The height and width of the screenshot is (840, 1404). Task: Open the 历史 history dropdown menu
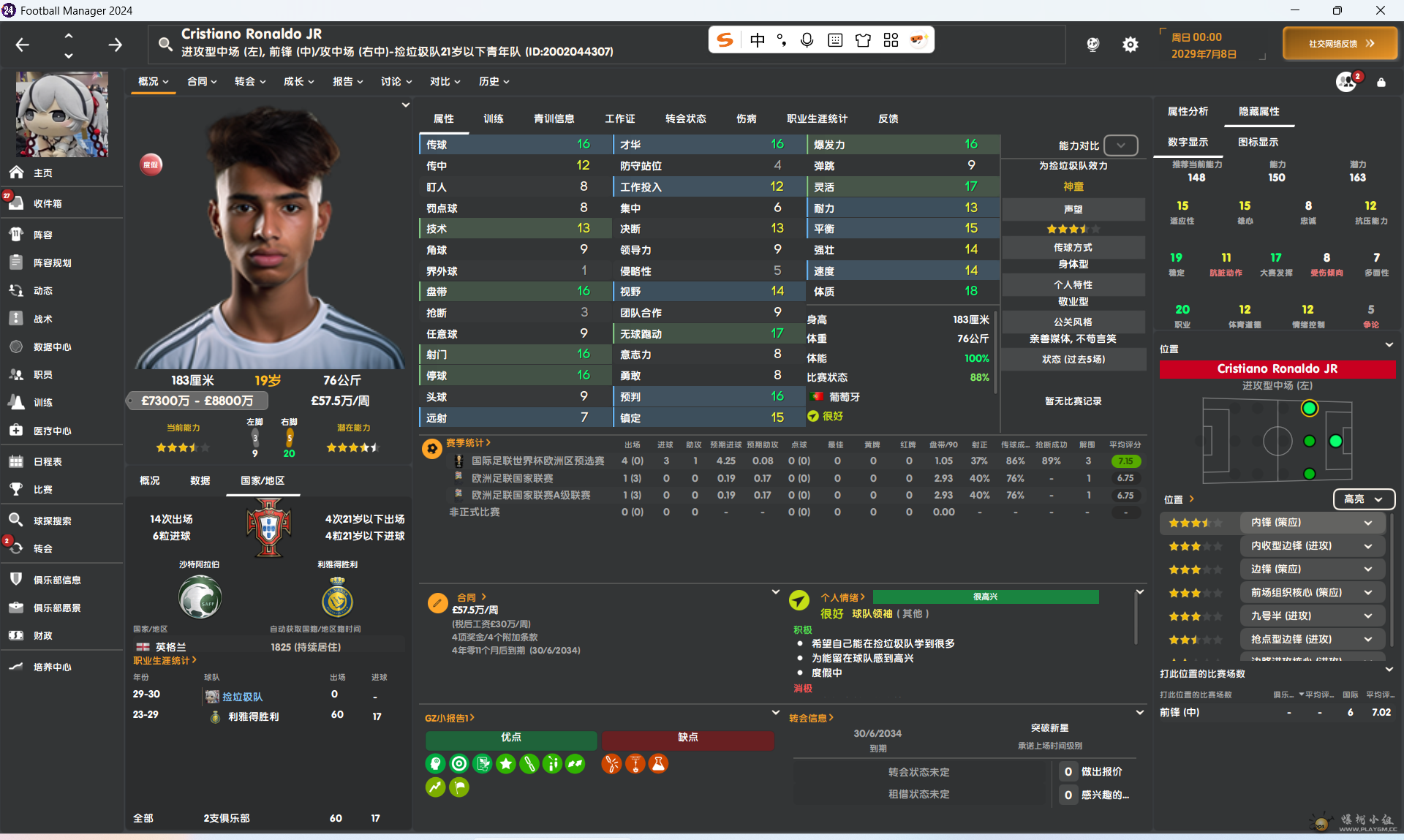tap(494, 82)
